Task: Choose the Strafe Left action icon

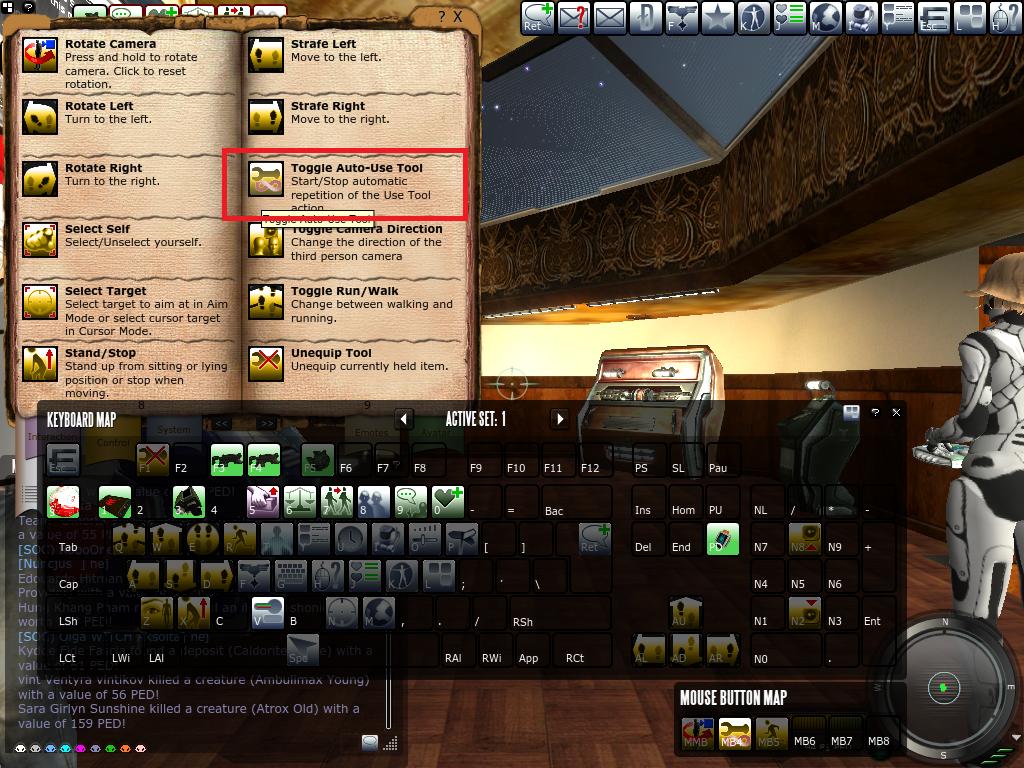Action: [x=266, y=56]
